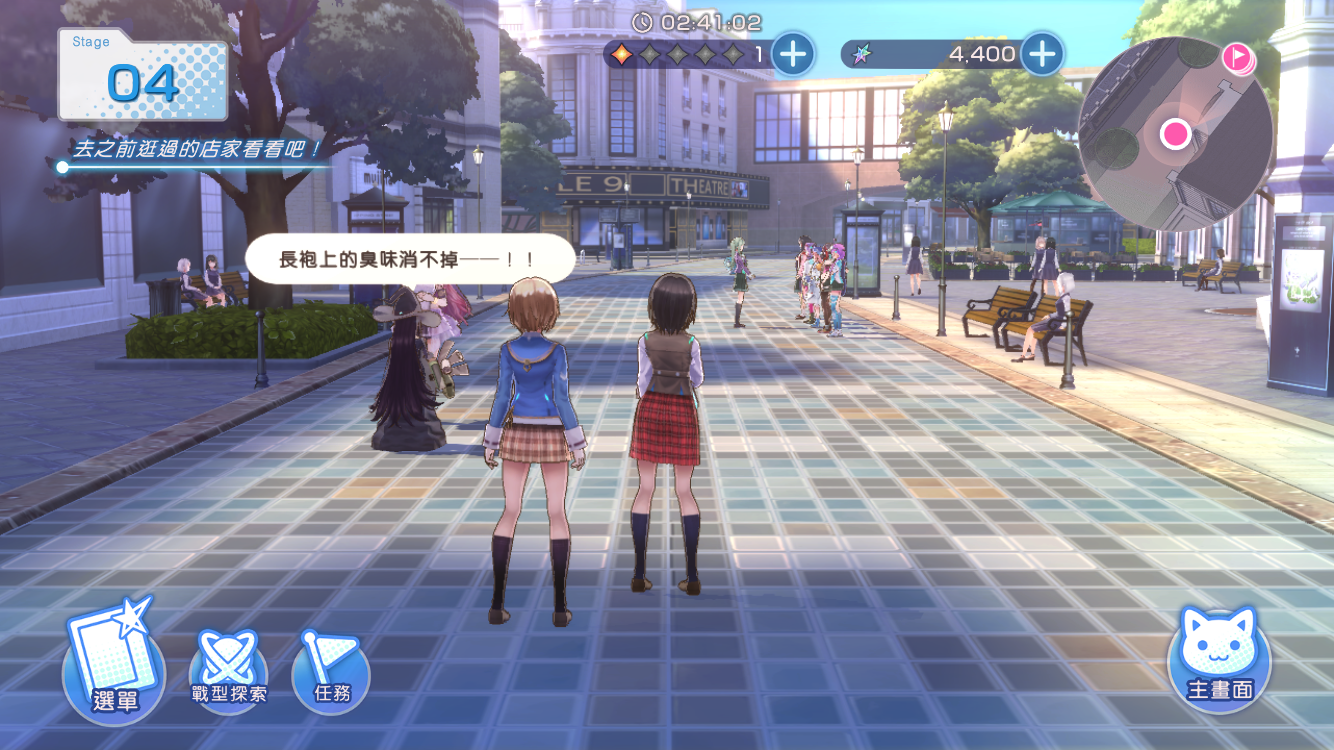Open 戰型探索 style search

[229, 669]
